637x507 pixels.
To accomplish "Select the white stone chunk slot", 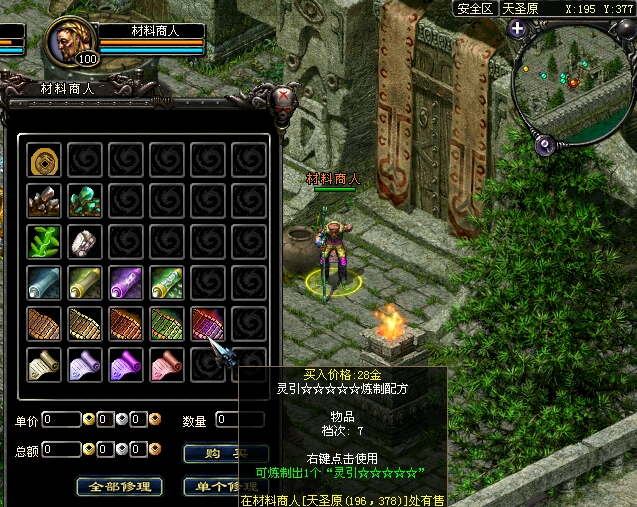I will (x=85, y=242).
